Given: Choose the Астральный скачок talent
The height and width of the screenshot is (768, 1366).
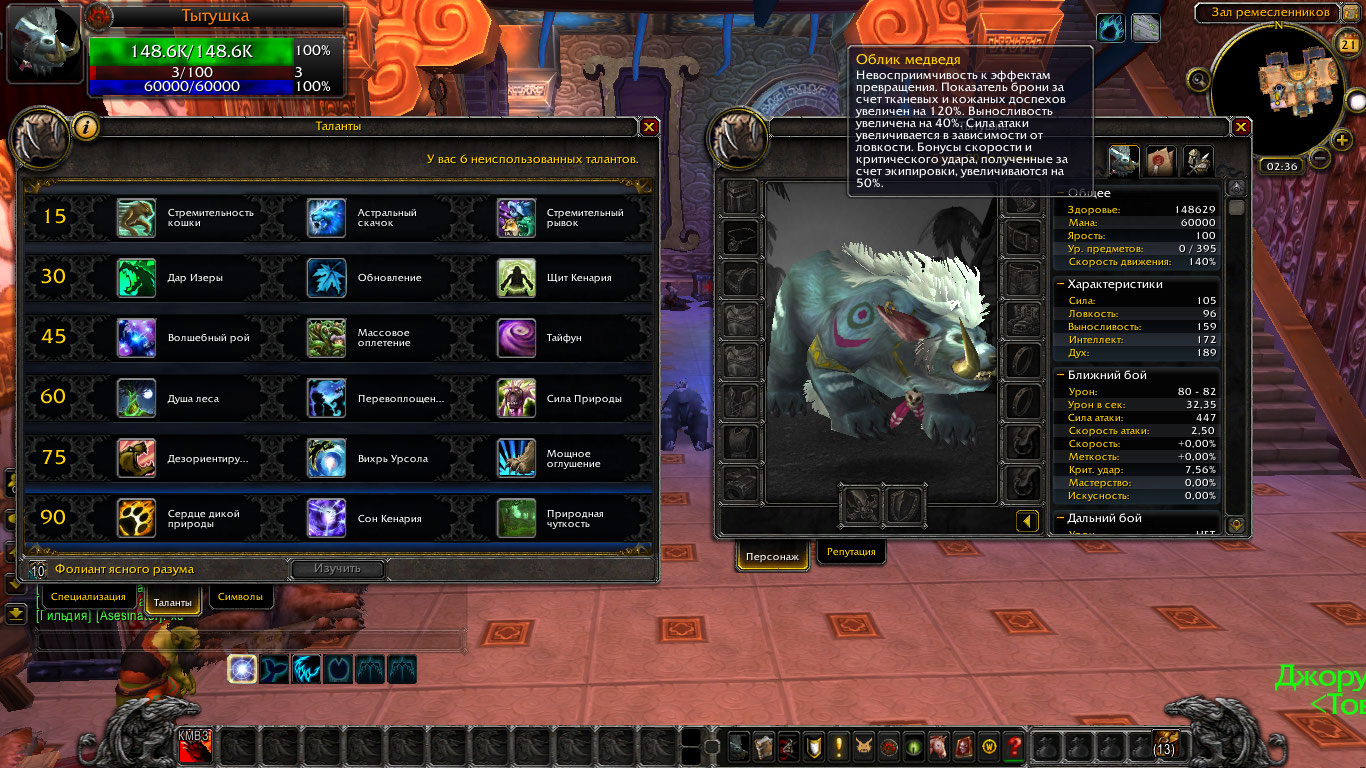Looking at the screenshot, I should (326, 217).
